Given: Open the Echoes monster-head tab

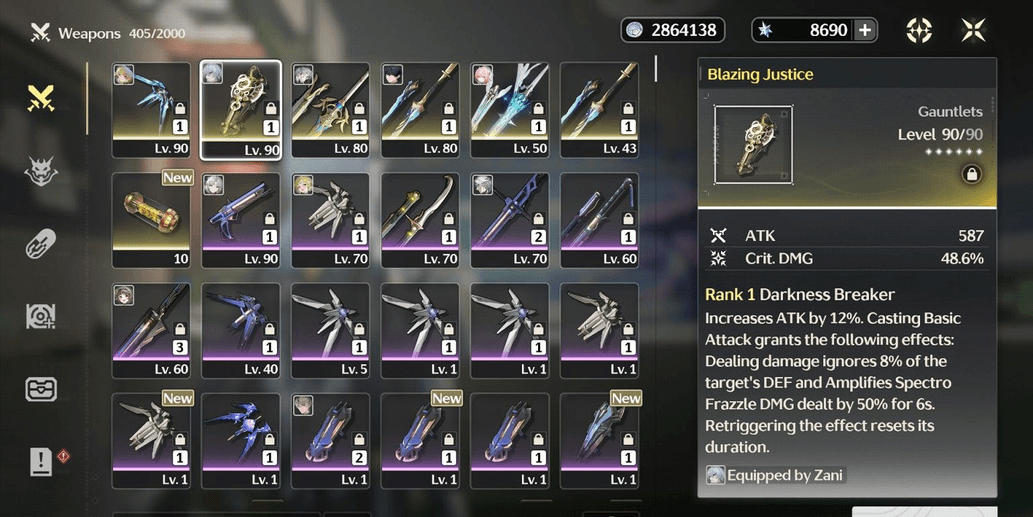Looking at the screenshot, I should pos(40,172).
